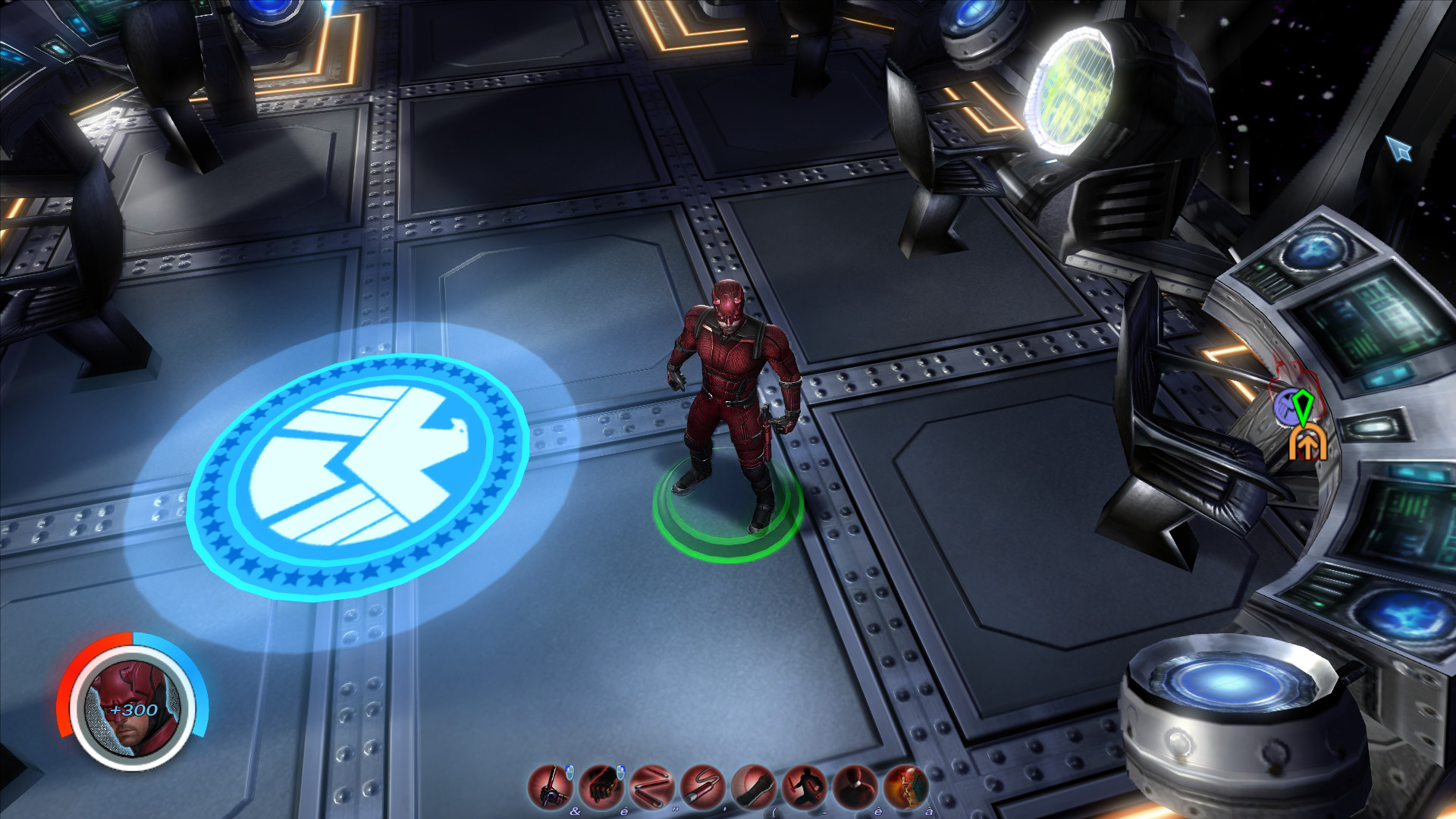Use the dual-baton fighter silhouette ability
Image resolution: width=1456 pixels, height=819 pixels.
pos(804,786)
